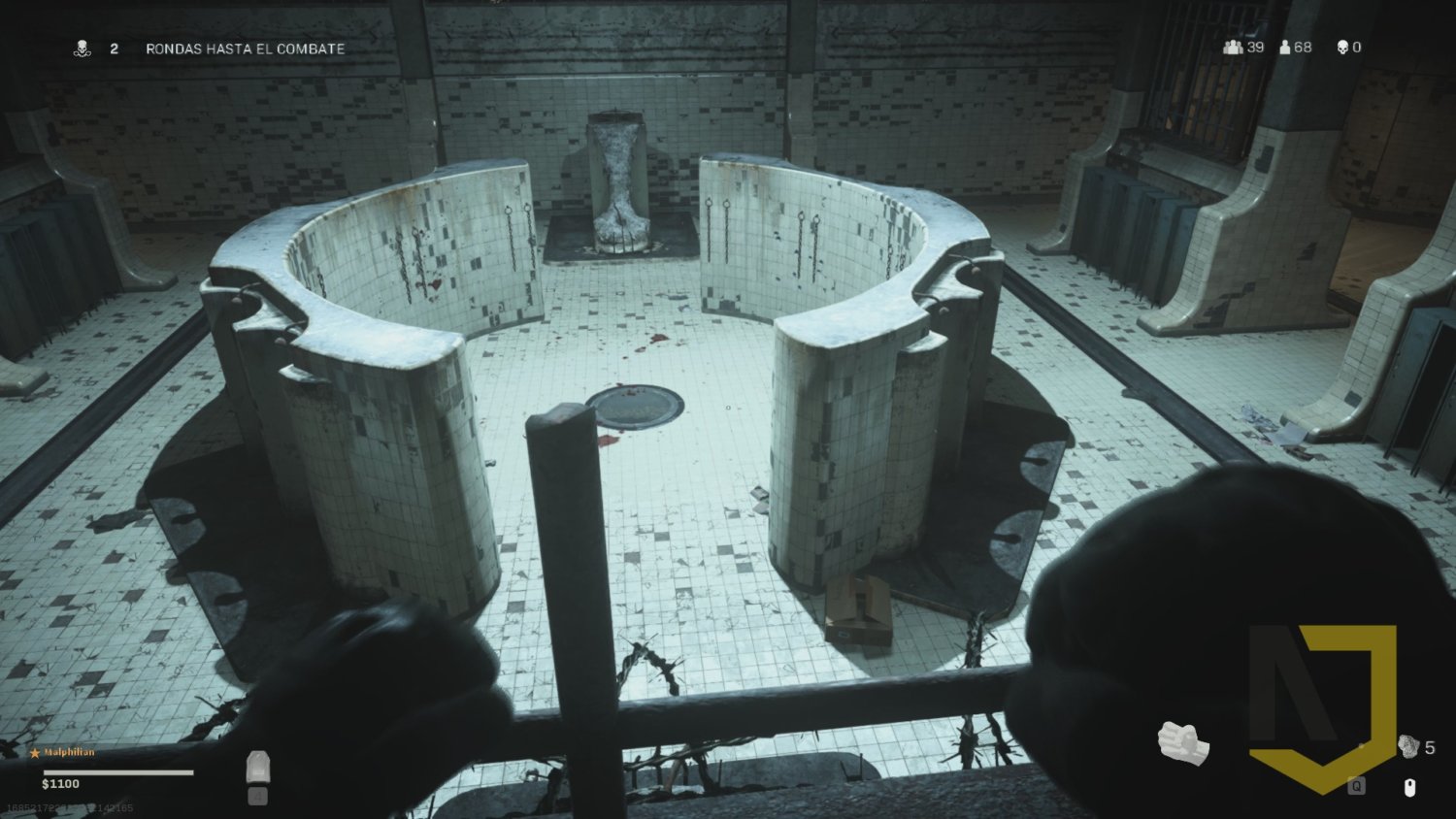1456x819 pixels.
Task: Click the star icon next to Malphilian
Action: click(35, 752)
